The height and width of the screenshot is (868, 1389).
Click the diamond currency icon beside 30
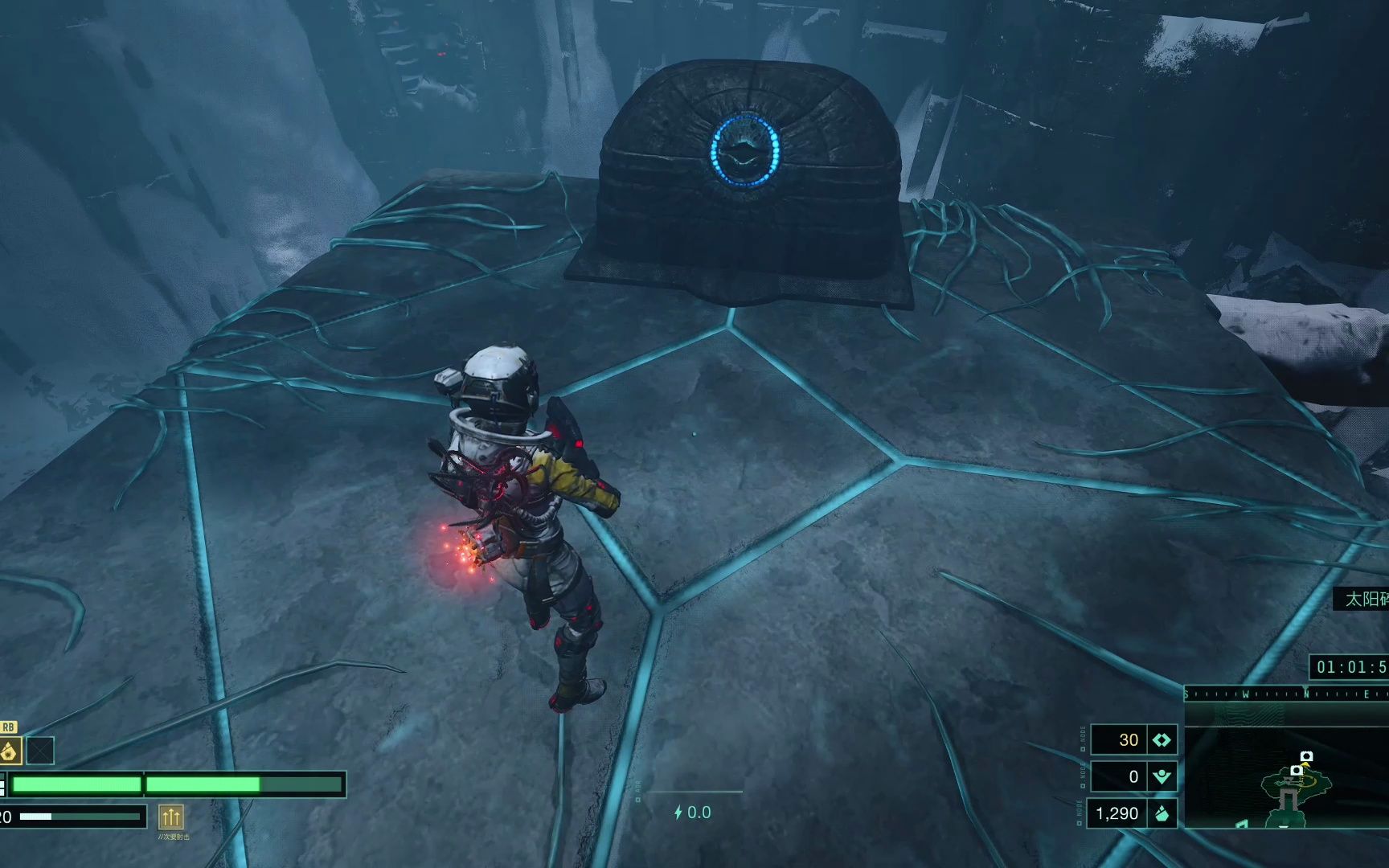click(1162, 740)
